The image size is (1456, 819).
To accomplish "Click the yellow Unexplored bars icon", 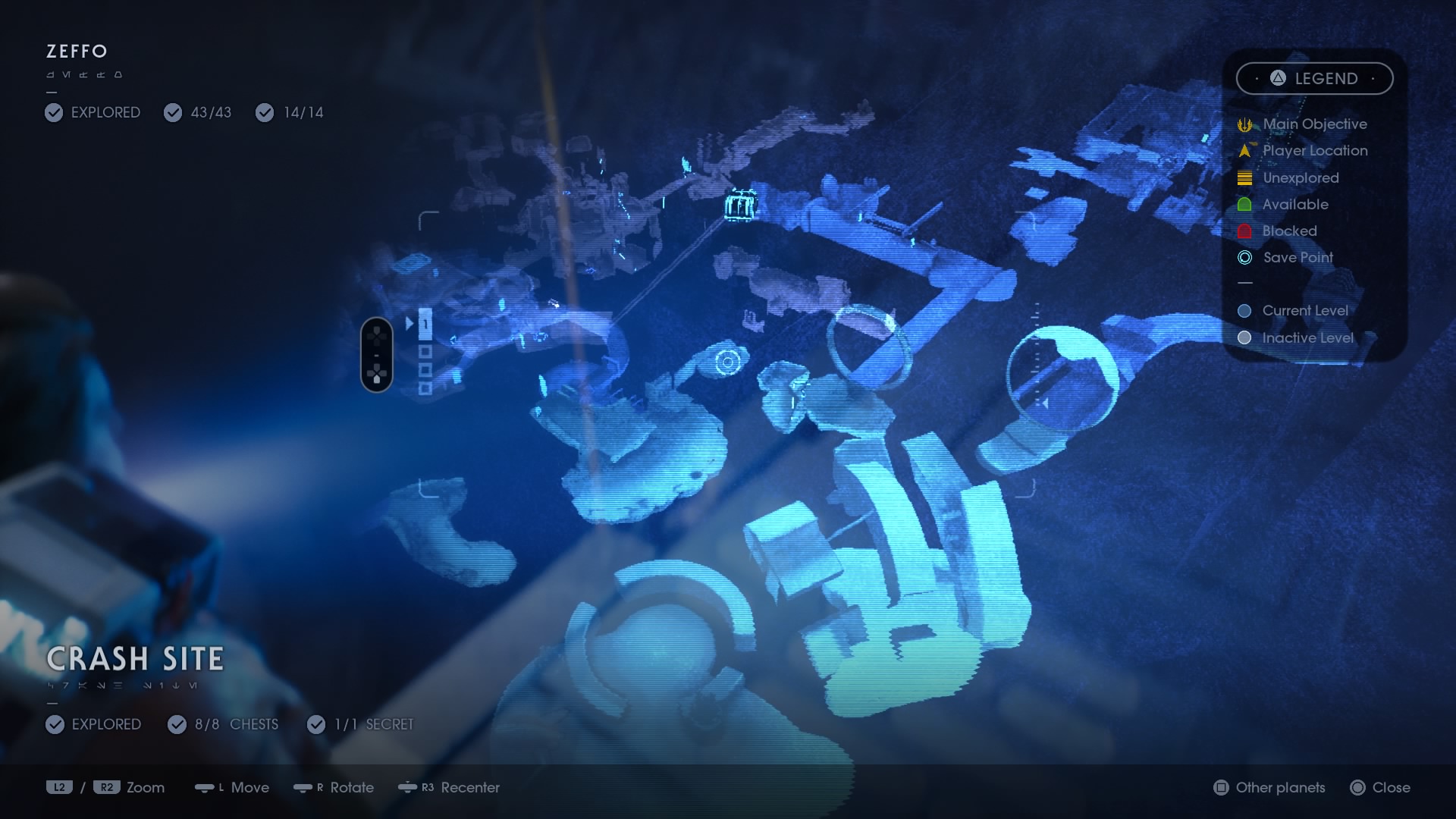I will (1244, 177).
